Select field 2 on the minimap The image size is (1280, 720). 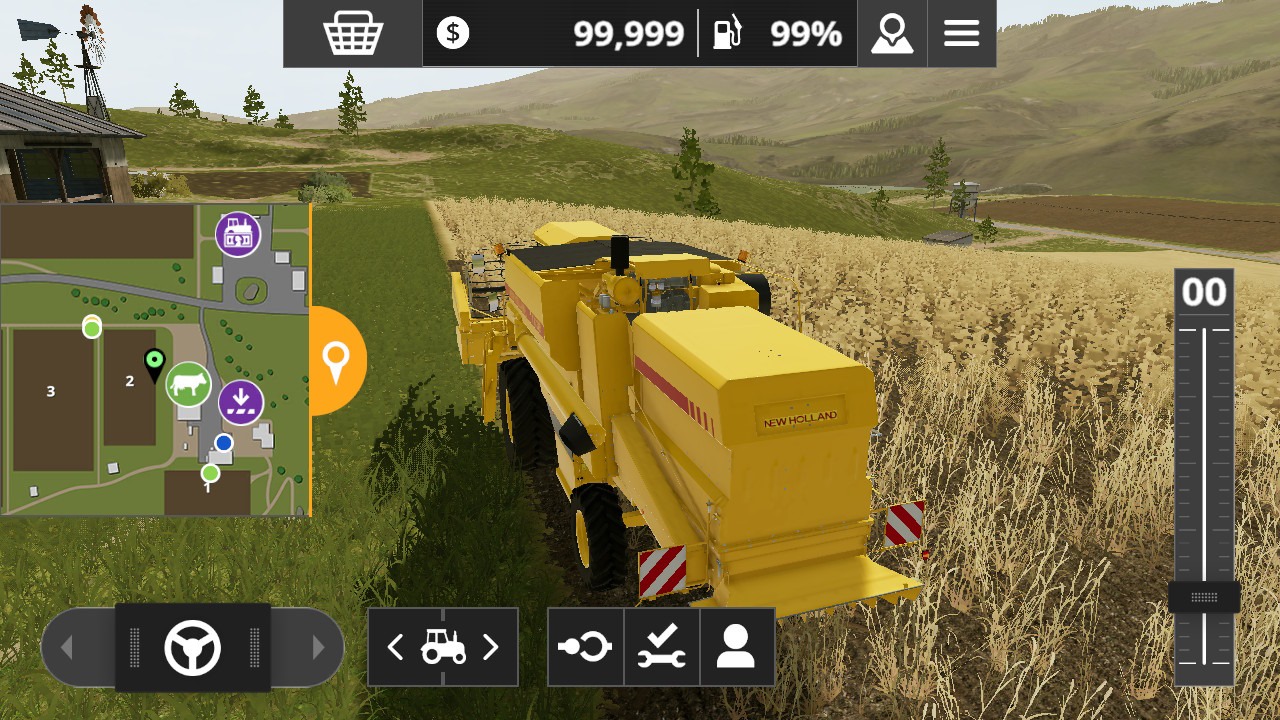(130, 381)
